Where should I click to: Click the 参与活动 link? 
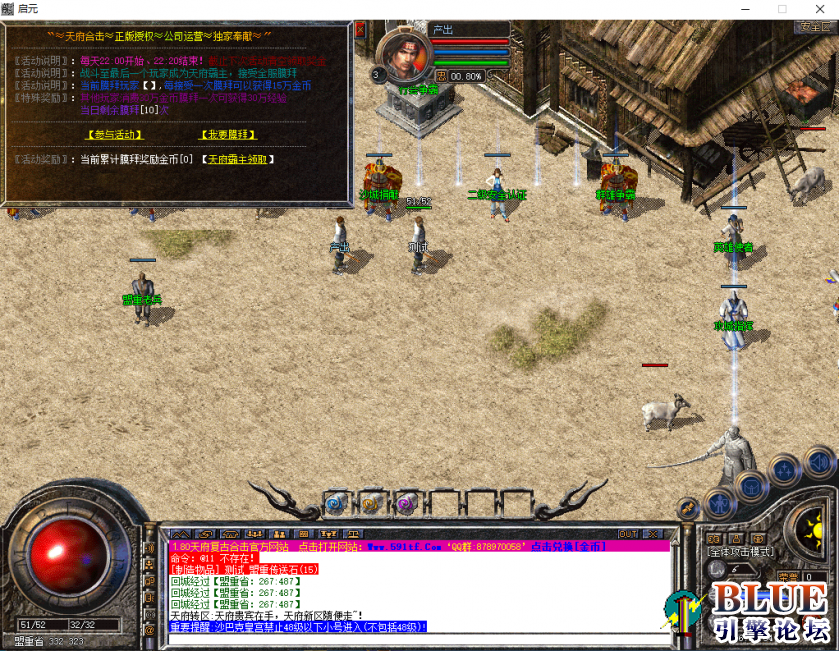click(x=115, y=134)
